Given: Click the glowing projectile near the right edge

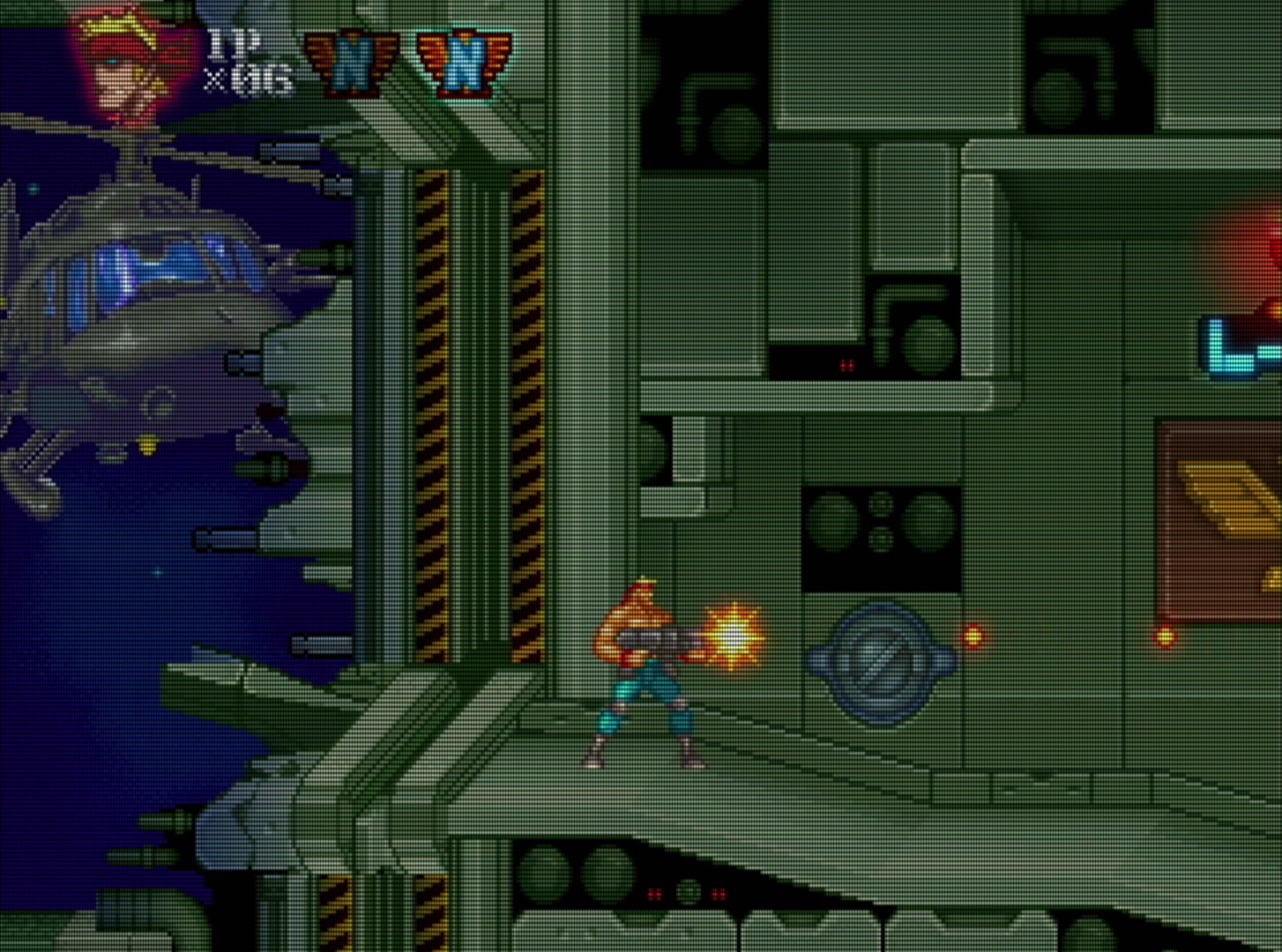Looking at the screenshot, I should 1164,635.
